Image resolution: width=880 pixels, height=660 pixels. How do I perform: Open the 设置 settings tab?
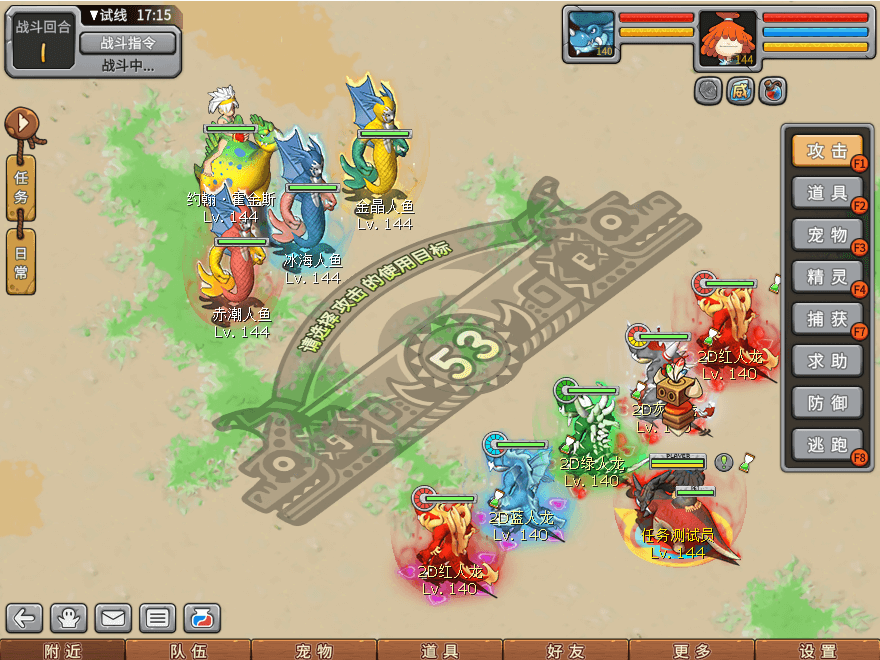pyautogui.click(x=817, y=650)
